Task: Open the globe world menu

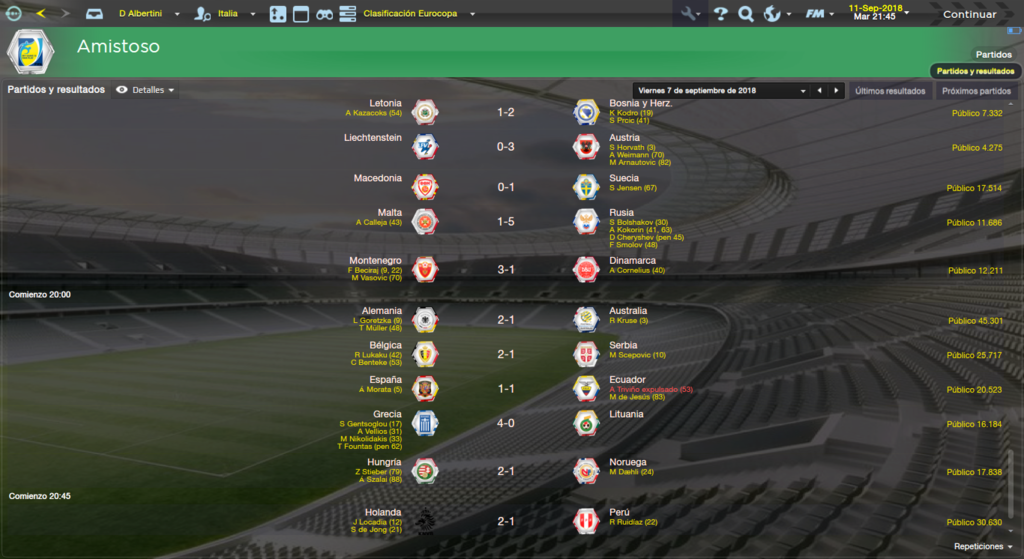Action: click(x=772, y=14)
